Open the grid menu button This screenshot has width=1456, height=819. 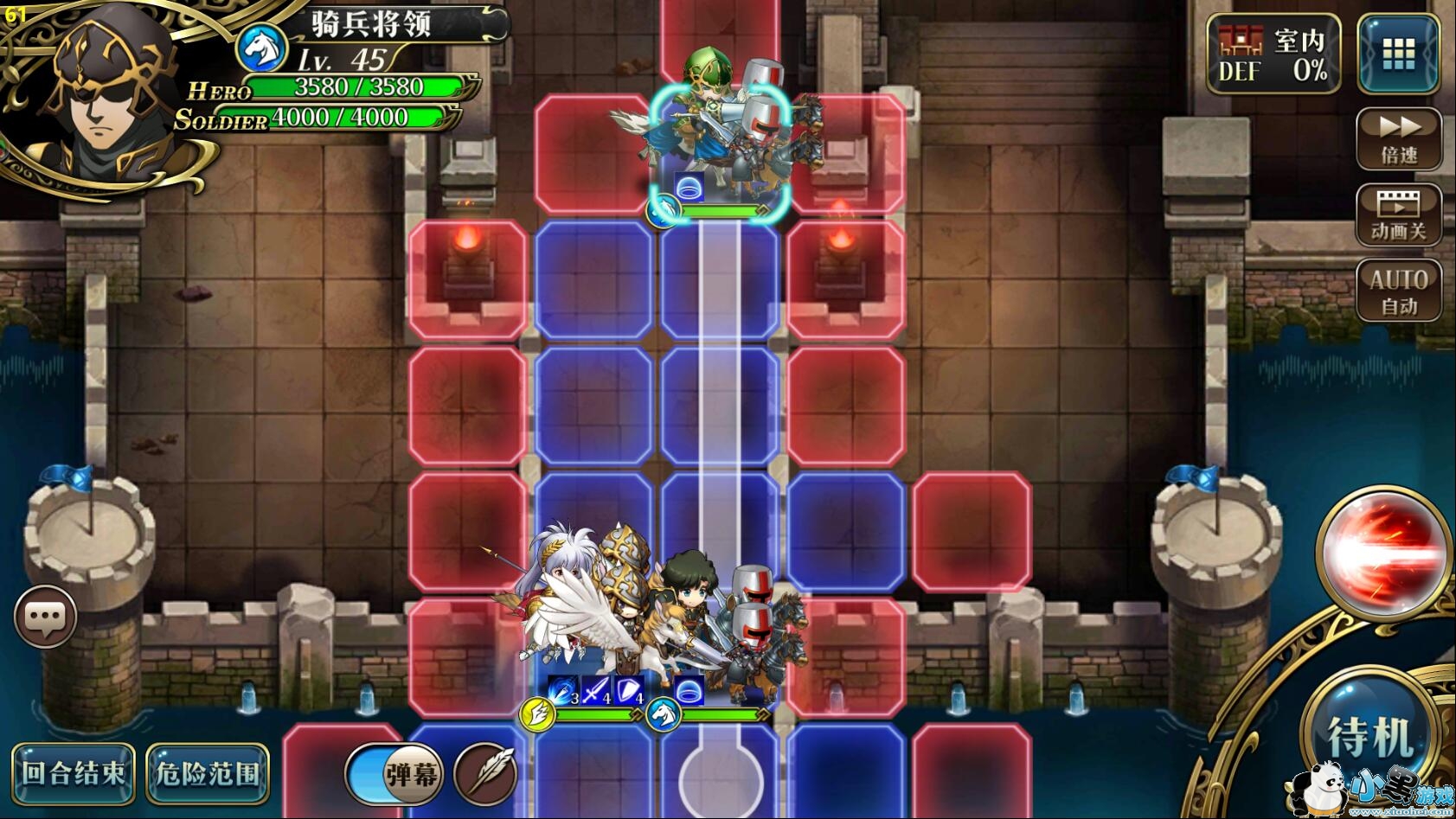point(1398,54)
